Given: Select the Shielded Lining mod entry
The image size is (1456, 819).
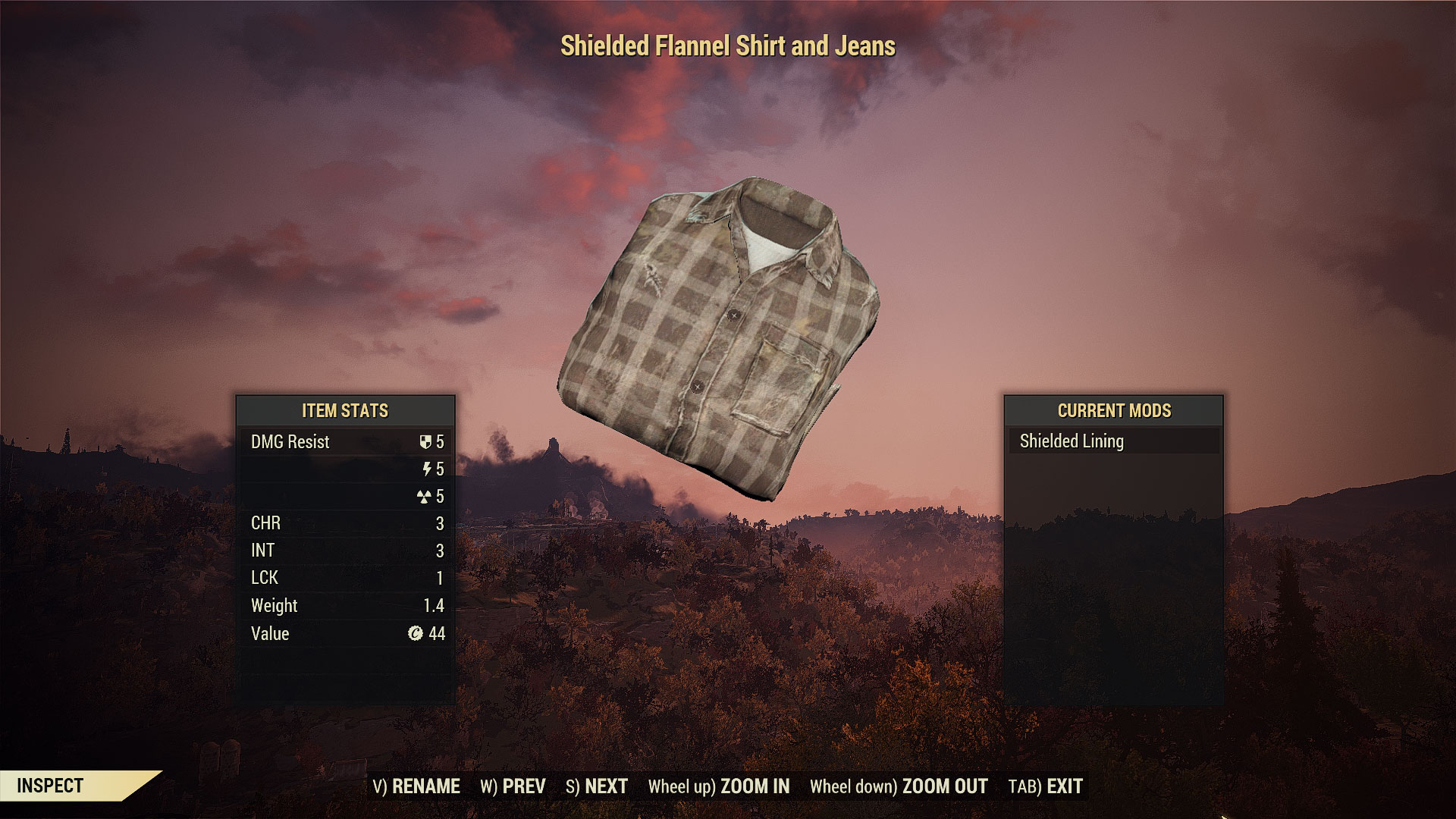Looking at the screenshot, I should (x=1113, y=441).
